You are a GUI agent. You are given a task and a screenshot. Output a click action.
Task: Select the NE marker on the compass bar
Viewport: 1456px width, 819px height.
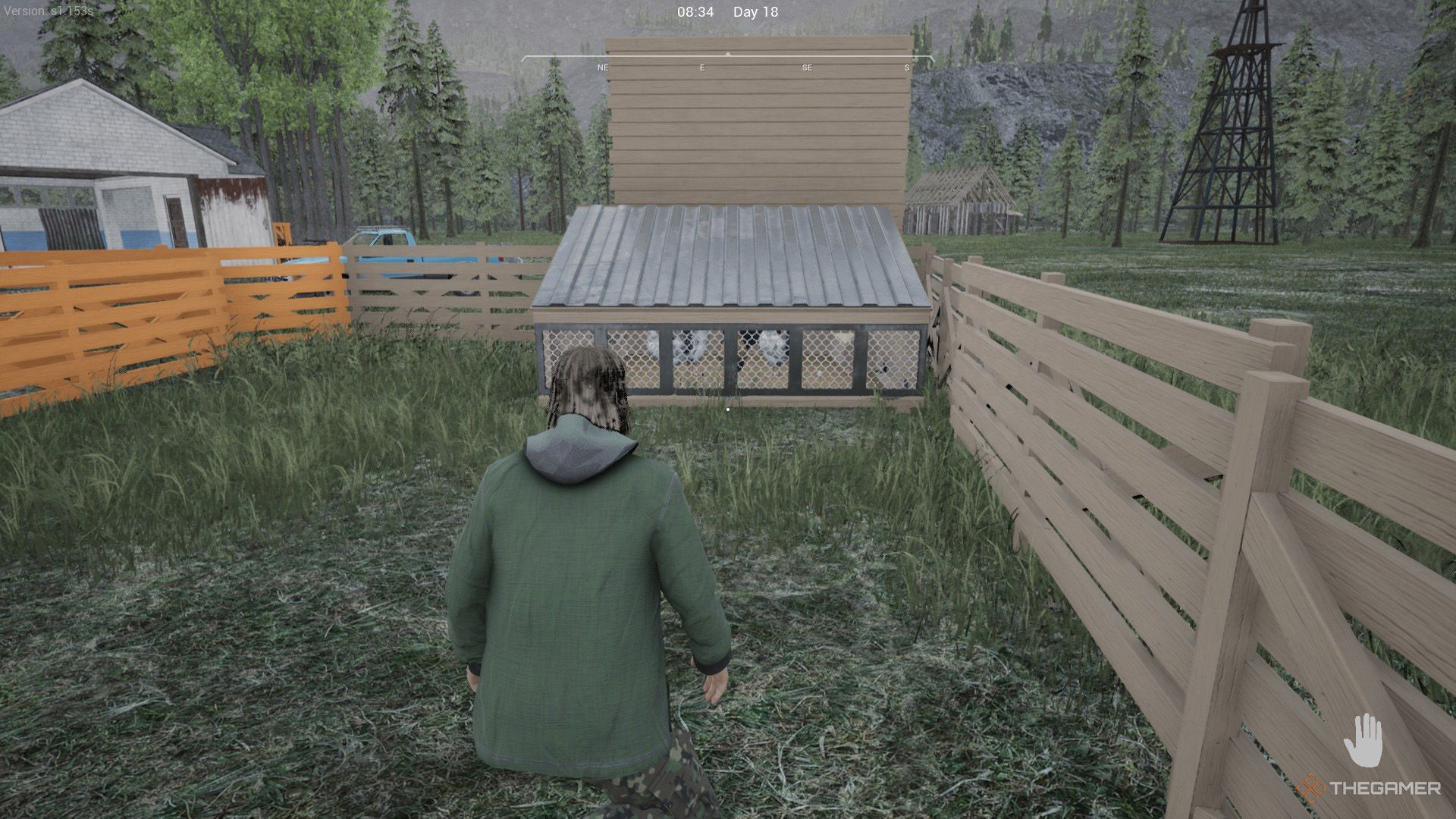[602, 67]
